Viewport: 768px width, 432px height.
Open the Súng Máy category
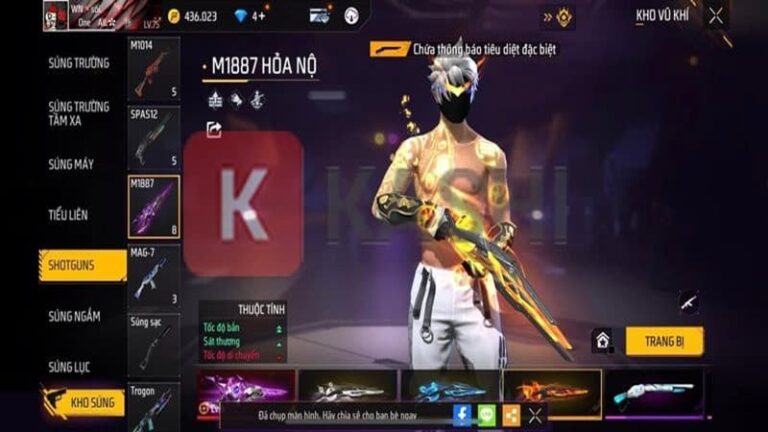tap(71, 164)
